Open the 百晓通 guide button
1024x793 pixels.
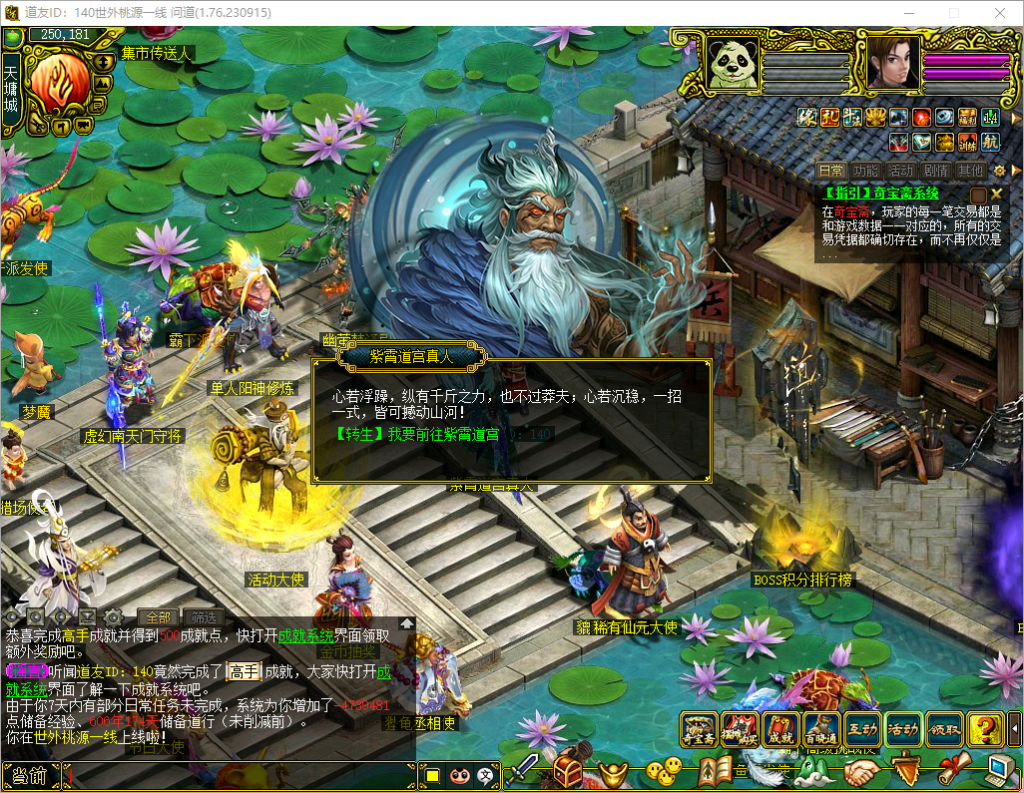click(x=821, y=729)
